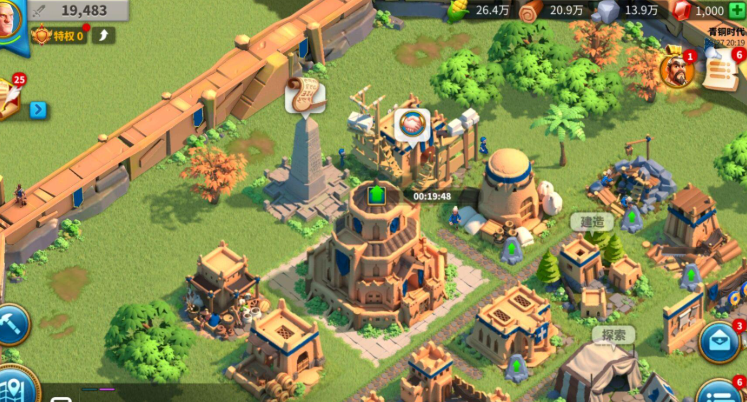Expand the blue arrow side panel

click(38, 110)
